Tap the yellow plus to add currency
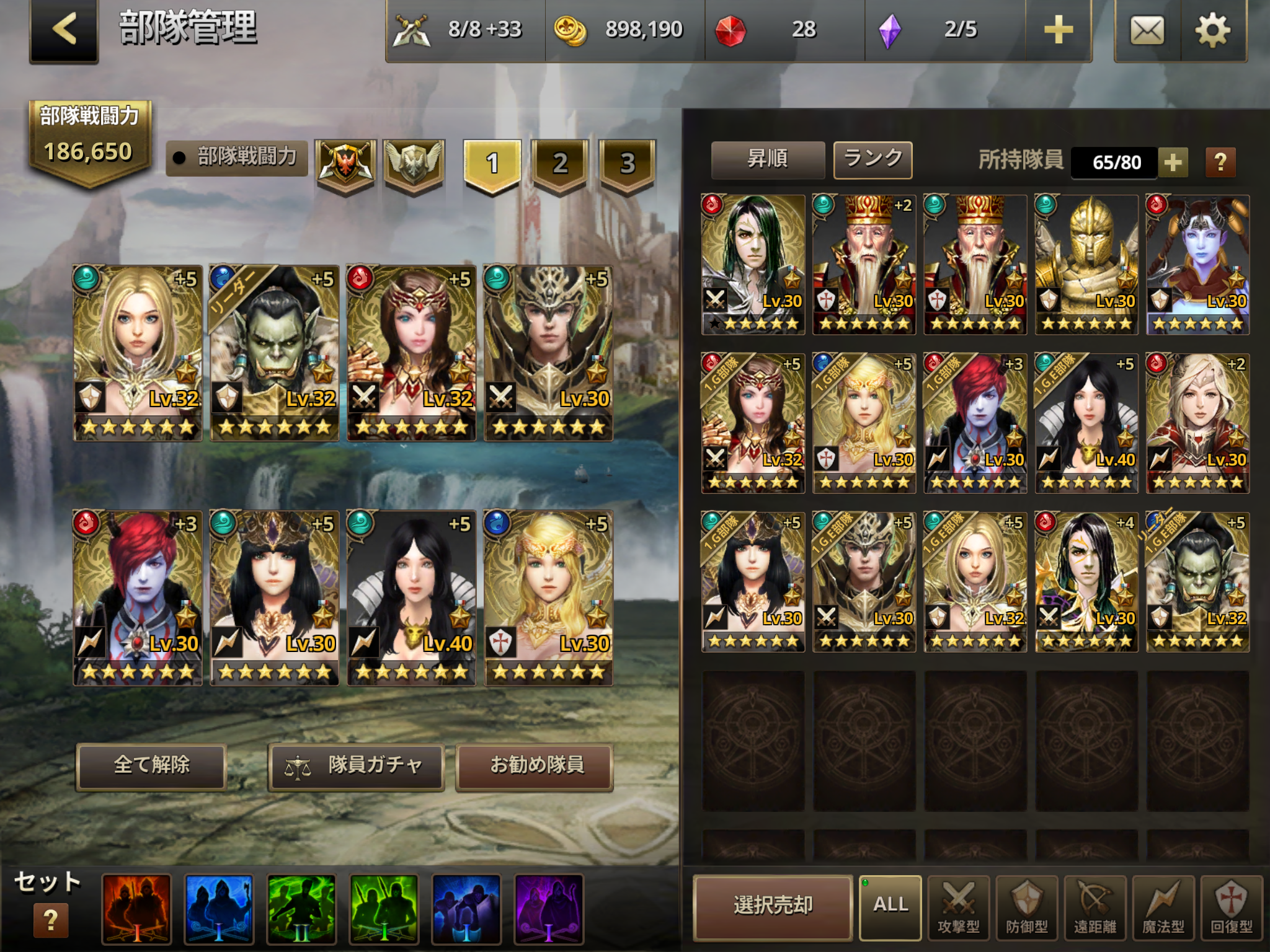Viewport: 1270px width, 952px height. pyautogui.click(x=1058, y=30)
